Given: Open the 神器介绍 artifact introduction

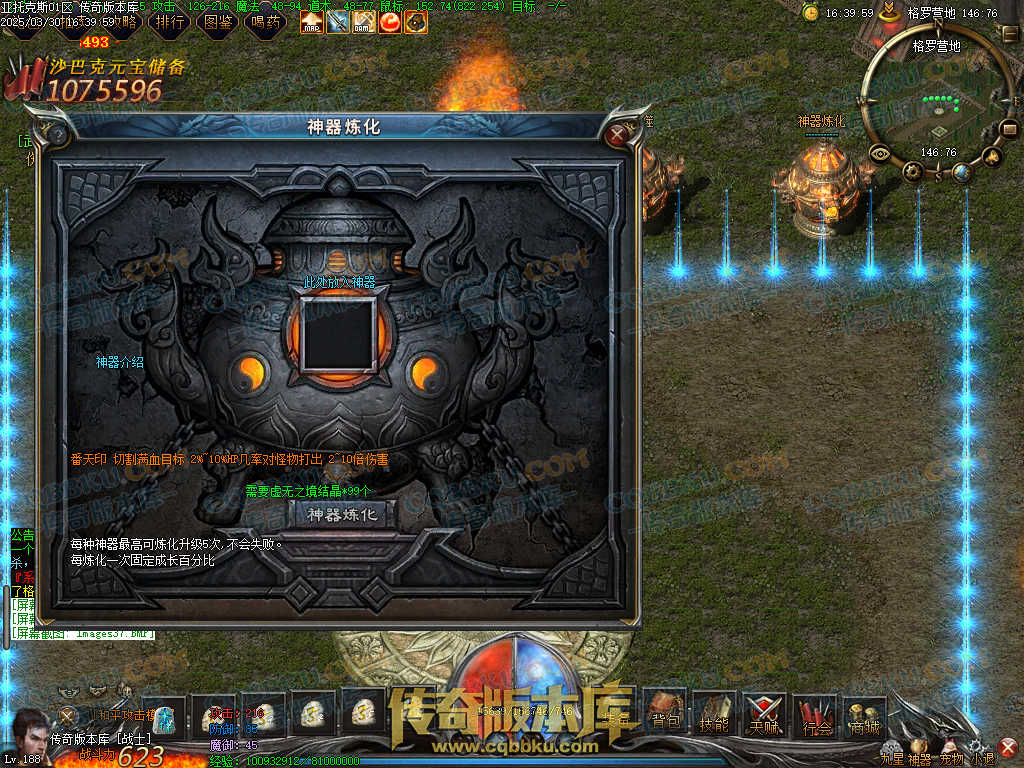Looking at the screenshot, I should [120, 362].
